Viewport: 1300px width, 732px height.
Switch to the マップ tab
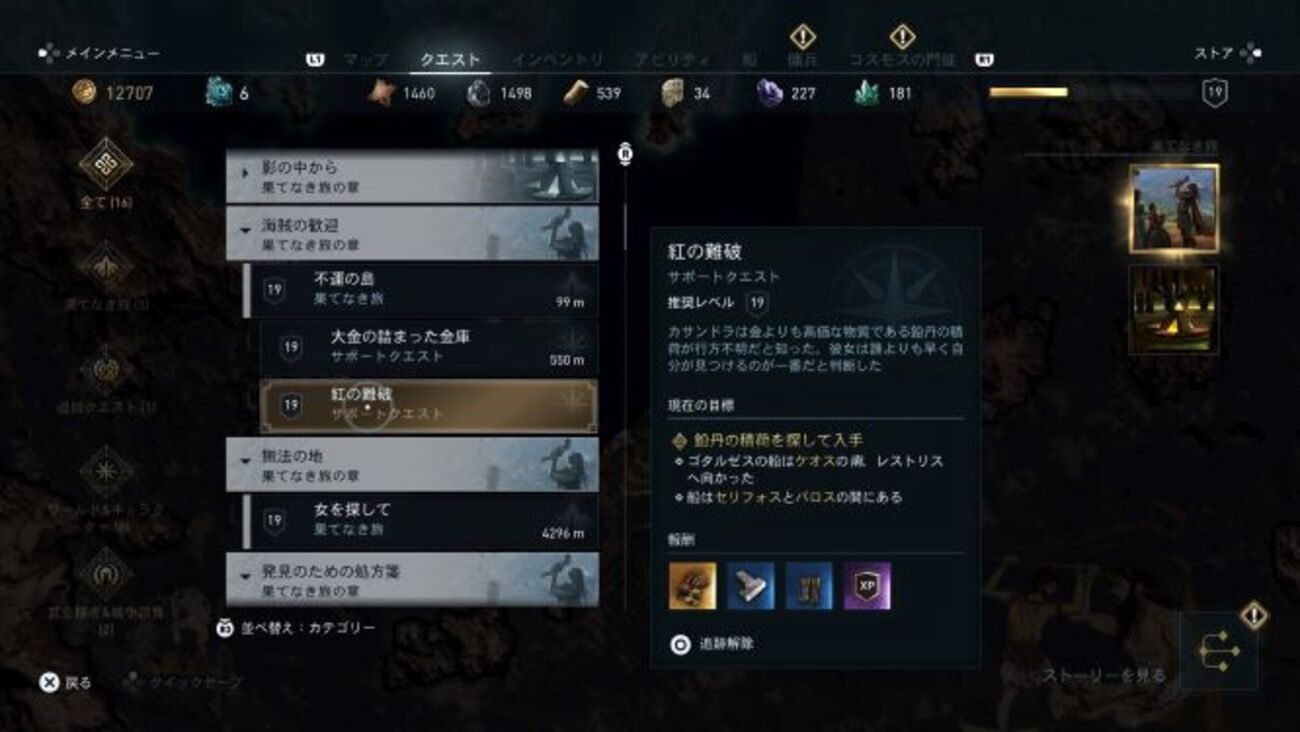coord(365,60)
